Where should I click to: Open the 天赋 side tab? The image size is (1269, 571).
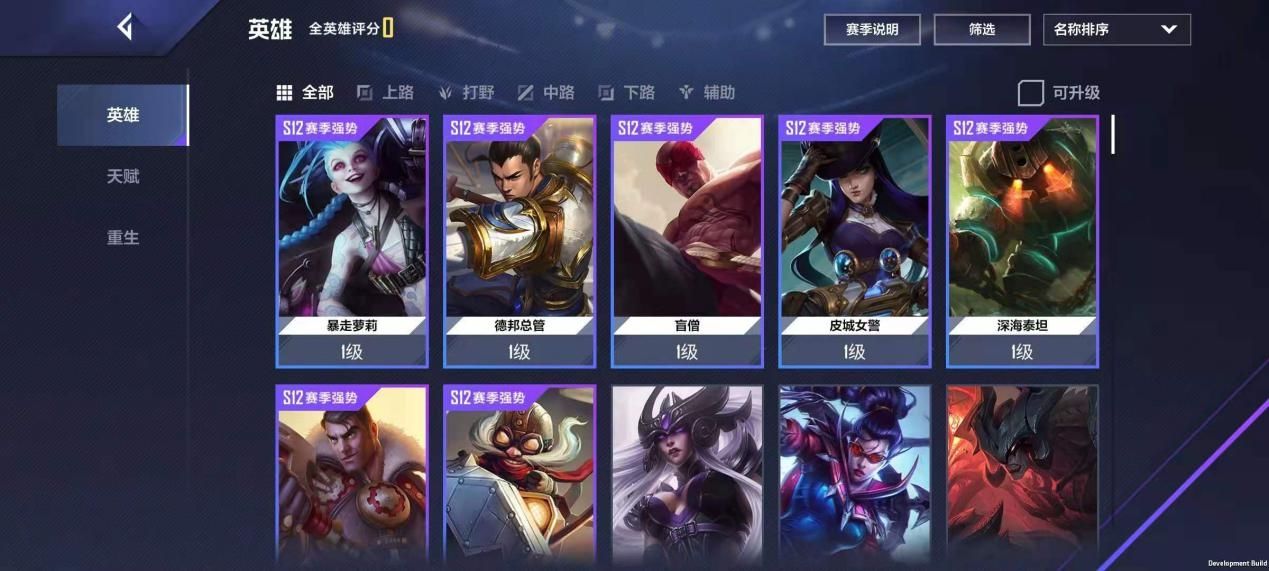coord(123,177)
